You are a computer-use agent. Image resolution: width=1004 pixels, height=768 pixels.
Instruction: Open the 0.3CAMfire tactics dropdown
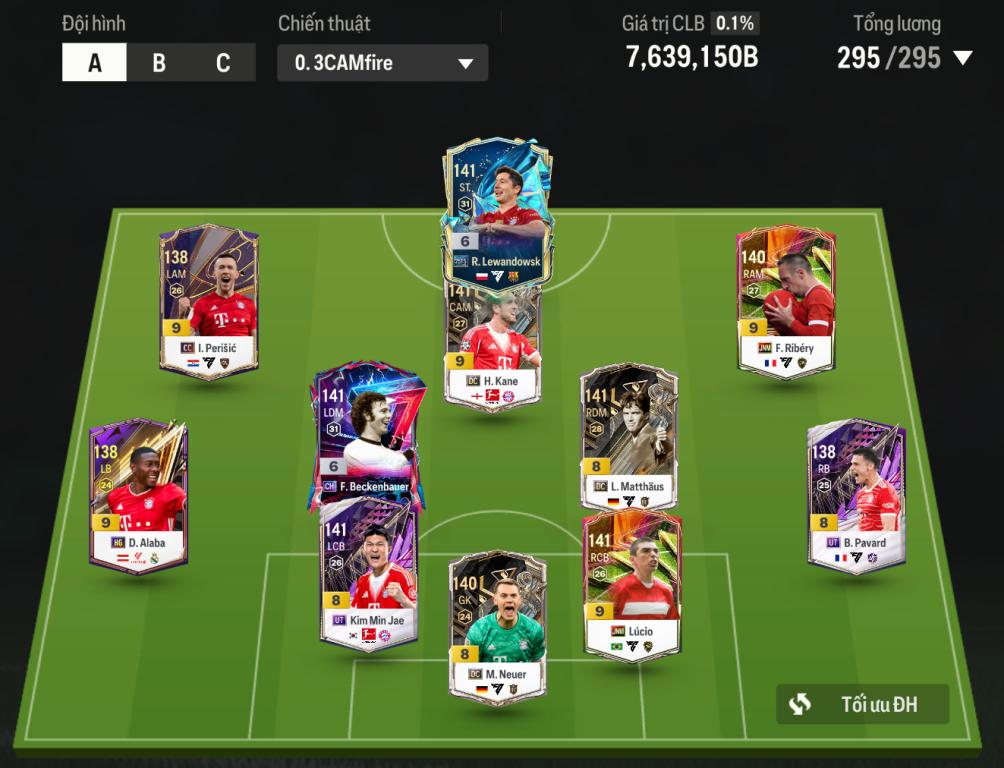coord(383,63)
